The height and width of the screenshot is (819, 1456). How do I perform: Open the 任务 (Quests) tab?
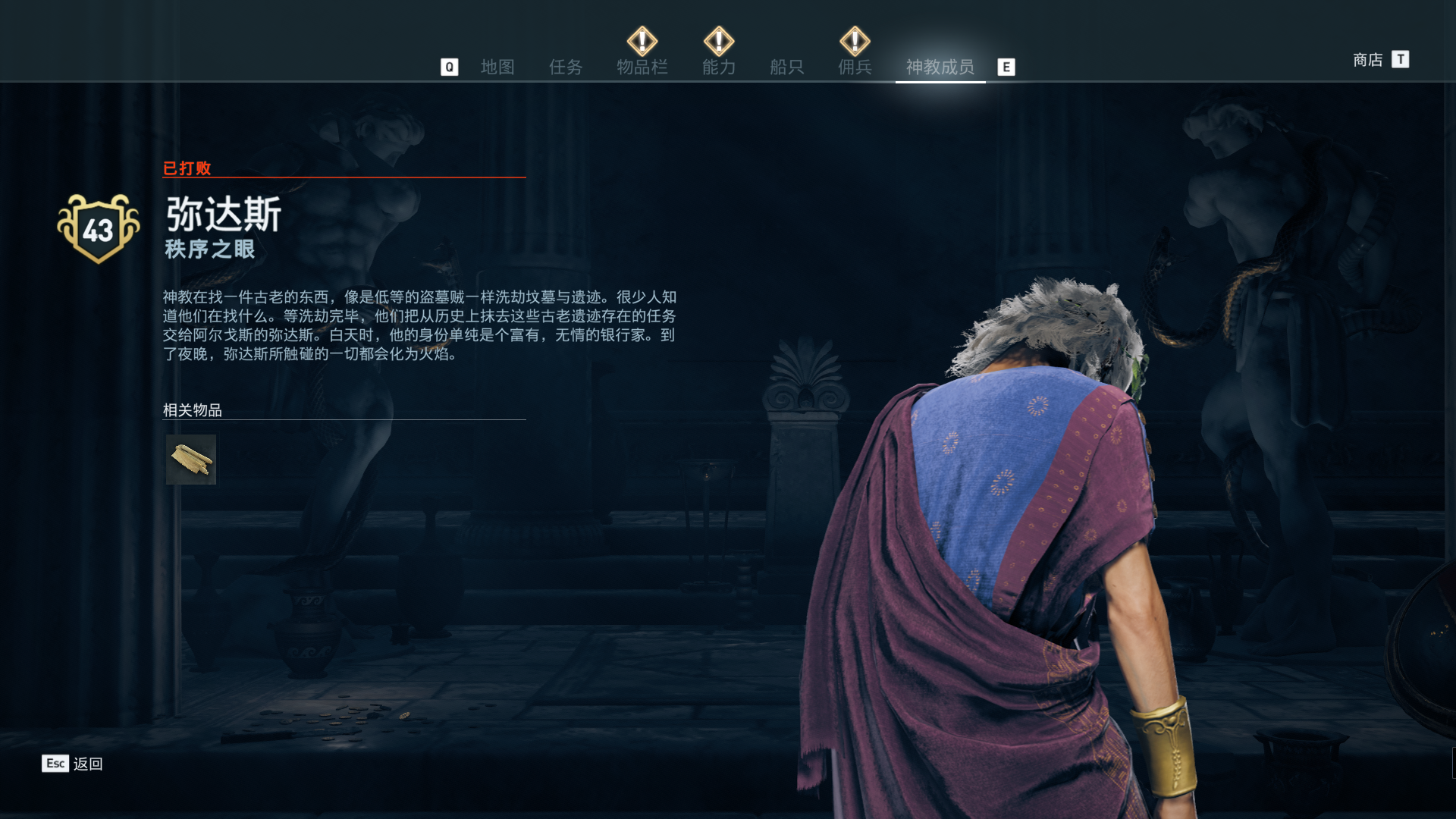tap(566, 67)
